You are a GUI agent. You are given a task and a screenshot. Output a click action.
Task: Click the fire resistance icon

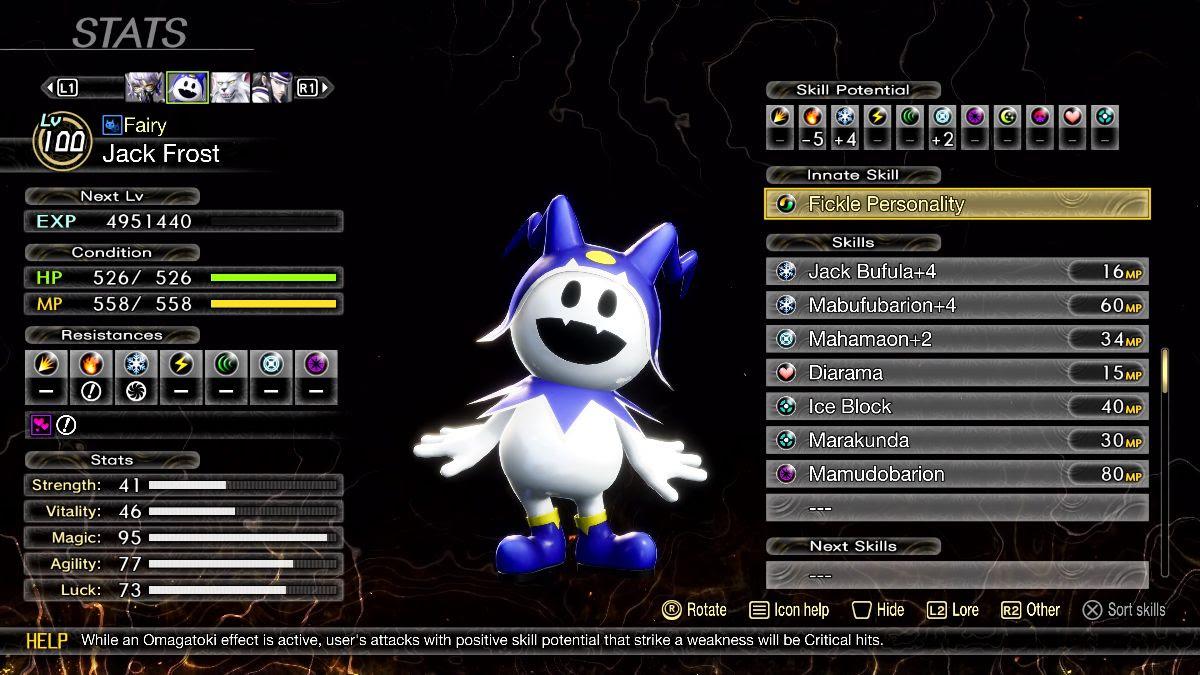pyautogui.click(x=92, y=364)
